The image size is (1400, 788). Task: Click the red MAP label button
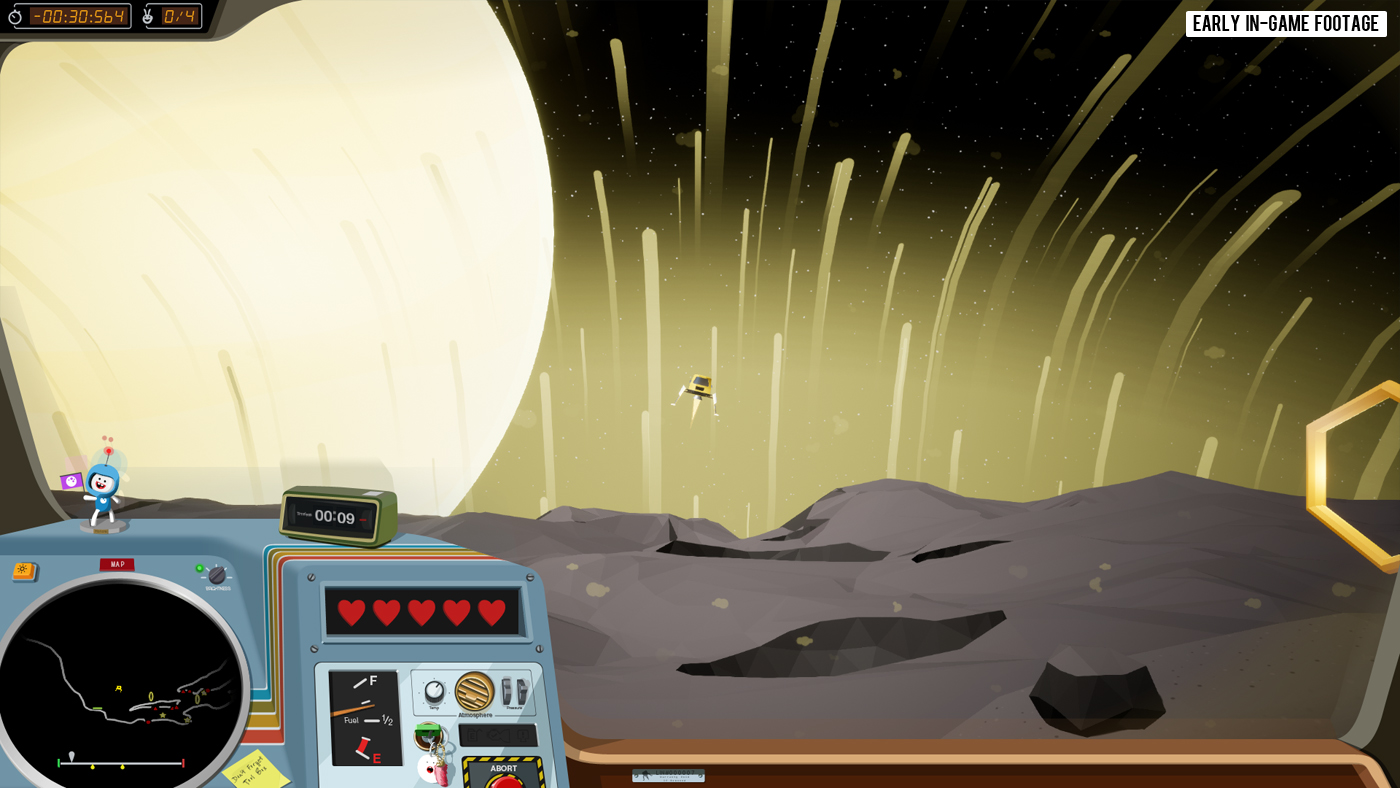[x=117, y=564]
